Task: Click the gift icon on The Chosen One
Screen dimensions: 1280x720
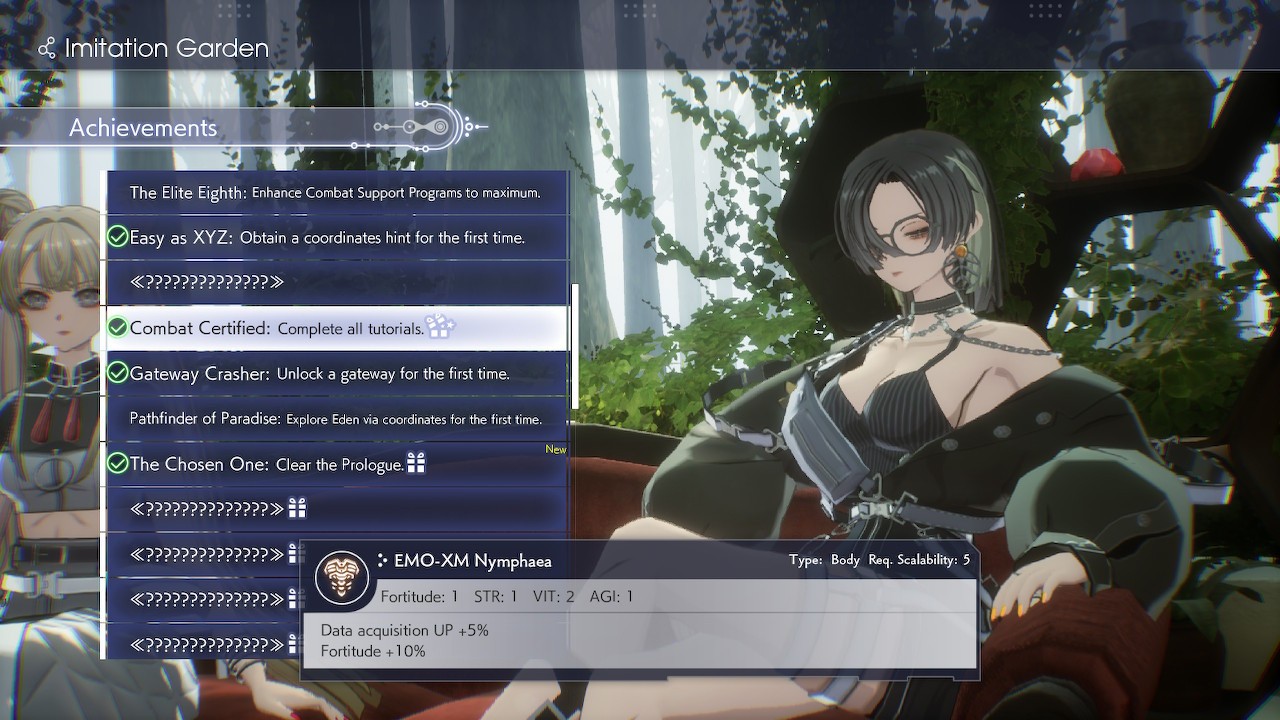Action: click(416, 463)
